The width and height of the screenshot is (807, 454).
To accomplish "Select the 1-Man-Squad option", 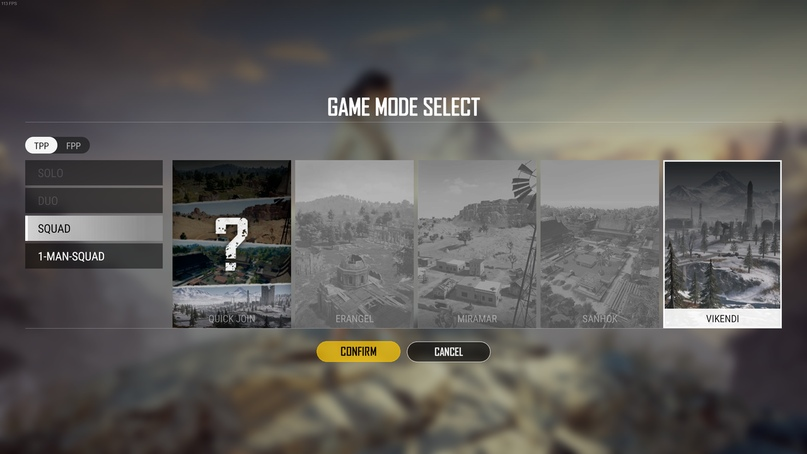I will (x=94, y=257).
